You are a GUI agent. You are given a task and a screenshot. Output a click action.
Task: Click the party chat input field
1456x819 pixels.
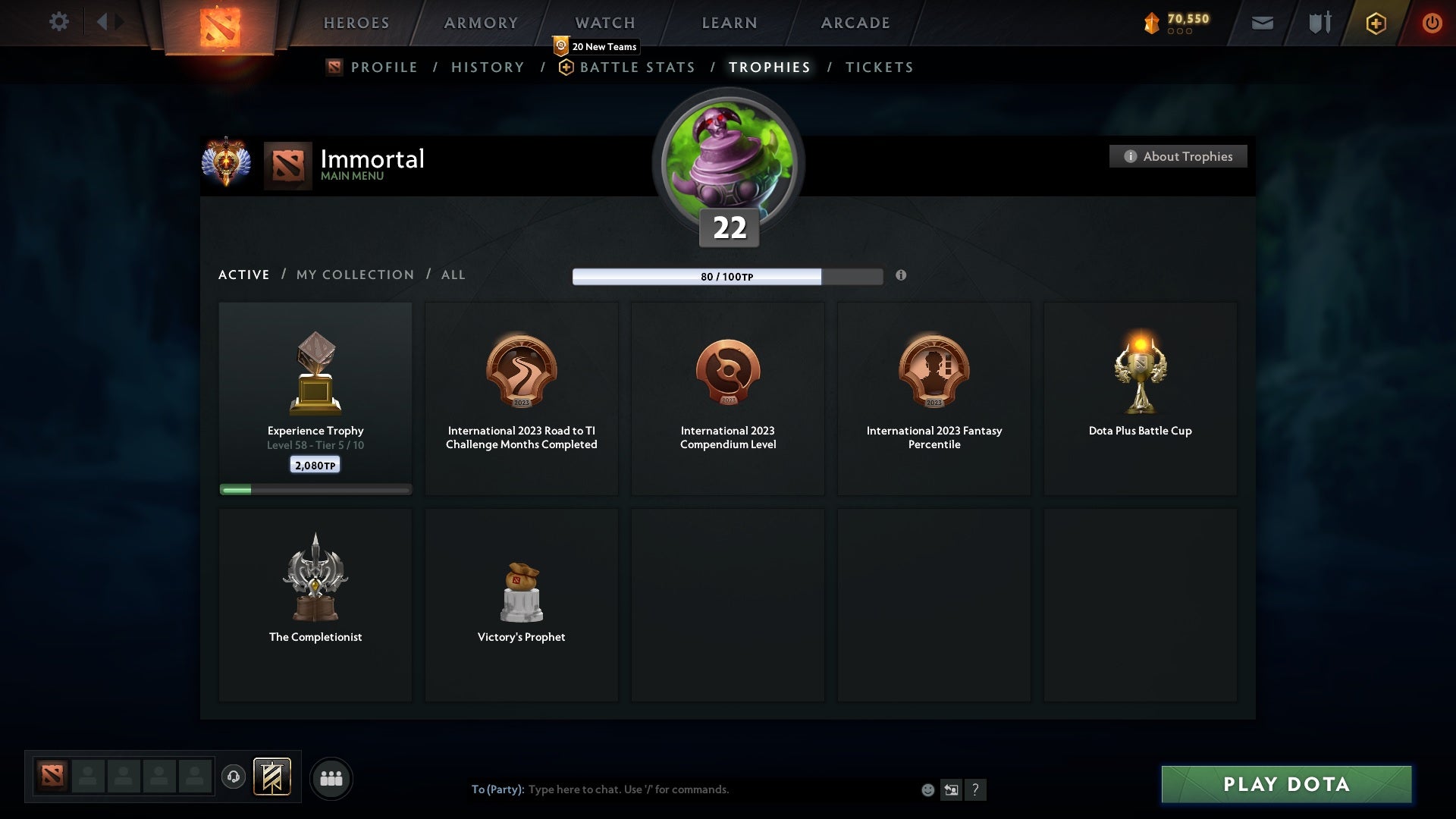[x=682, y=789]
